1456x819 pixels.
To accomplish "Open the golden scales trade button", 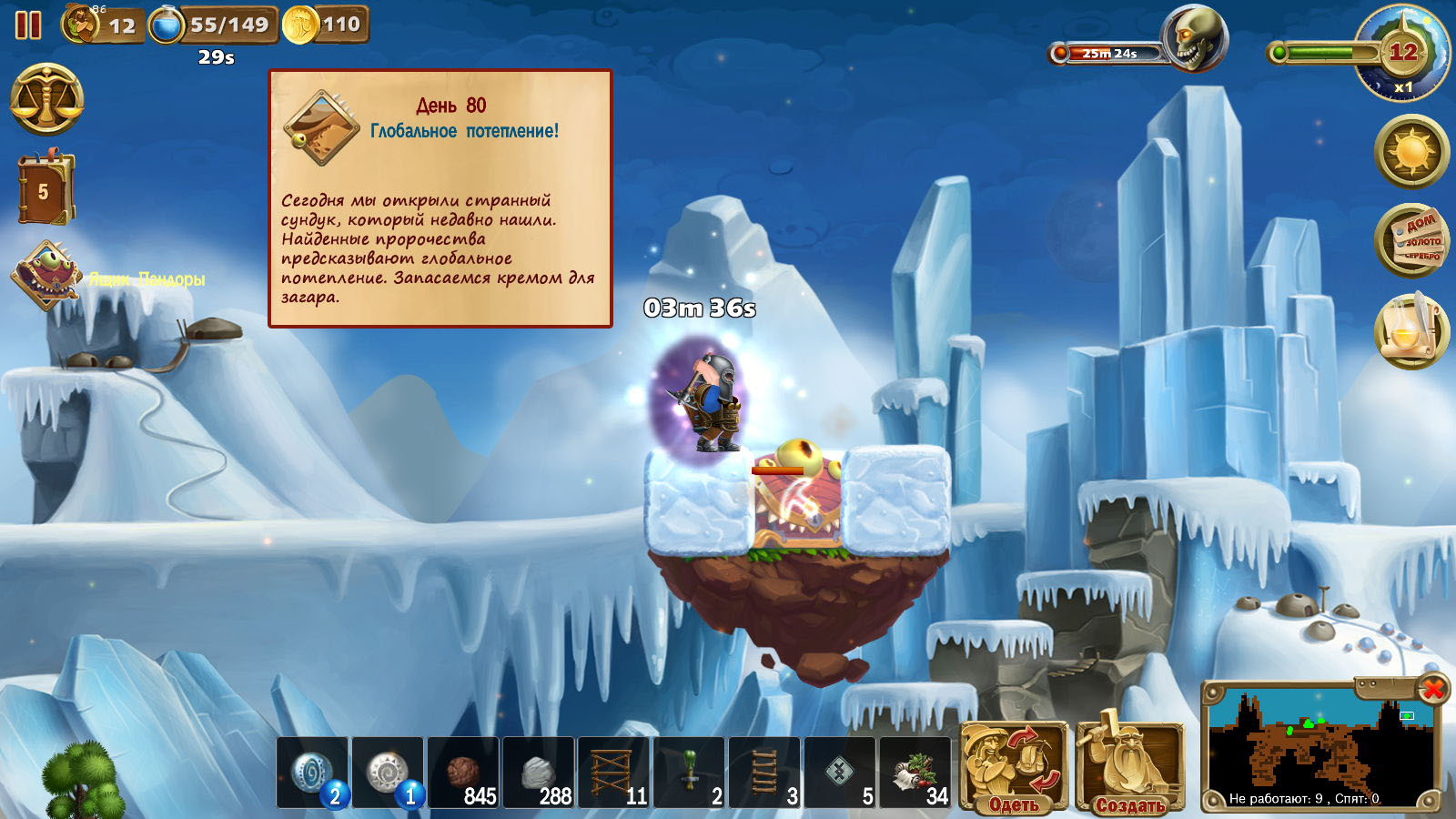I will [x=46, y=99].
